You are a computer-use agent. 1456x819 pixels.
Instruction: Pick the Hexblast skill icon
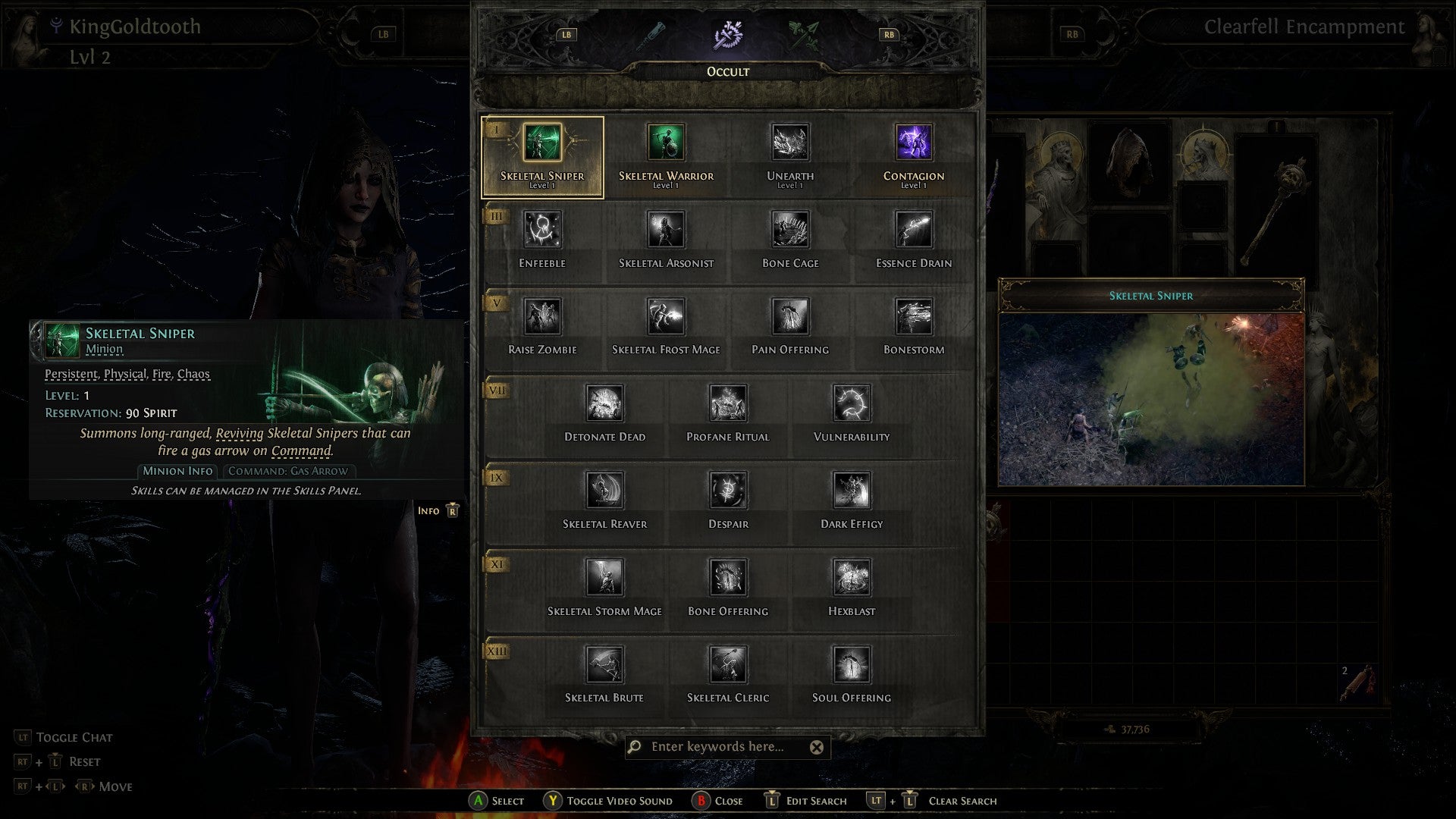pos(852,578)
